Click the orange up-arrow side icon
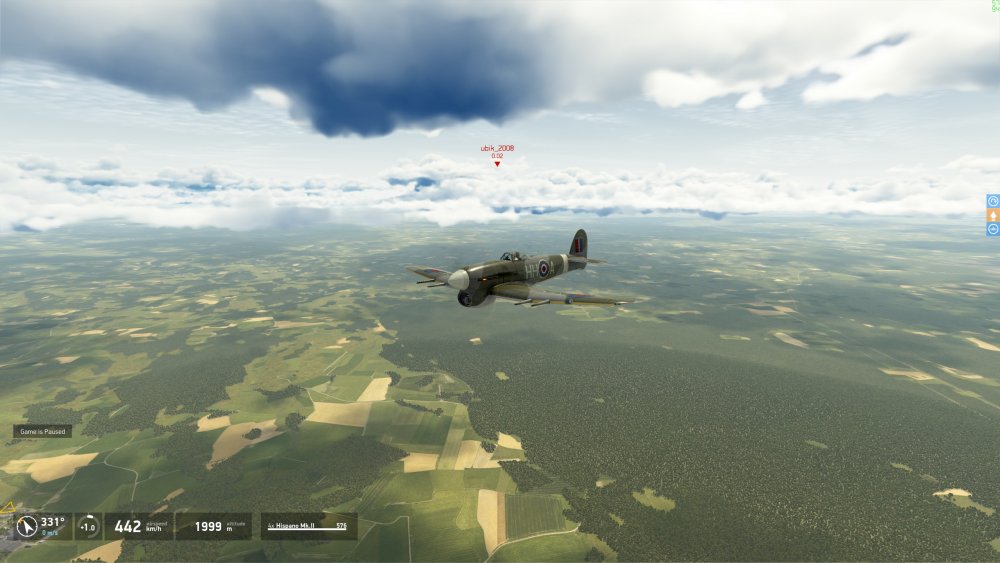Viewport: 1000px width, 563px height. [993, 215]
